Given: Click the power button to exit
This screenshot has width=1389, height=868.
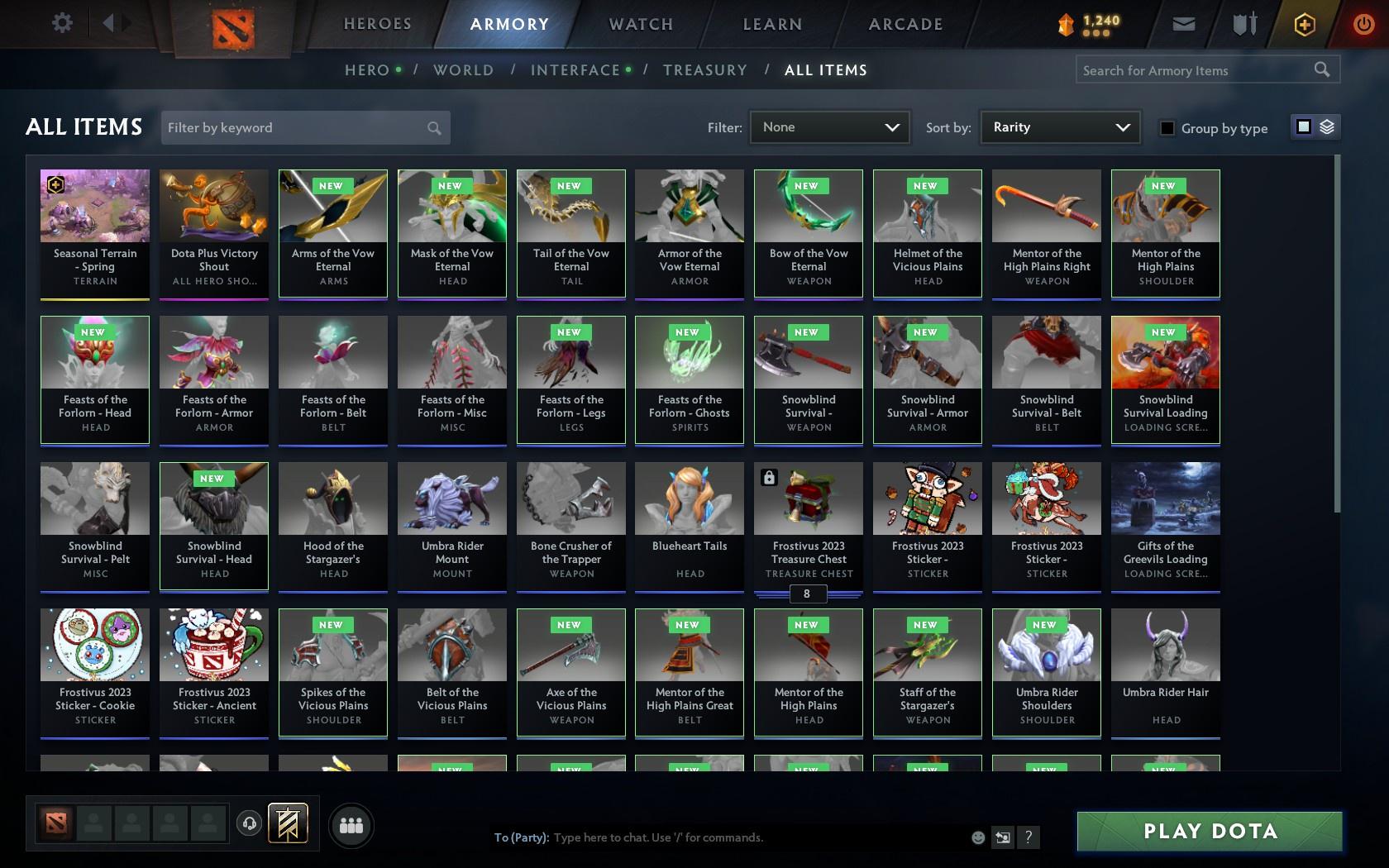Looking at the screenshot, I should (1364, 24).
